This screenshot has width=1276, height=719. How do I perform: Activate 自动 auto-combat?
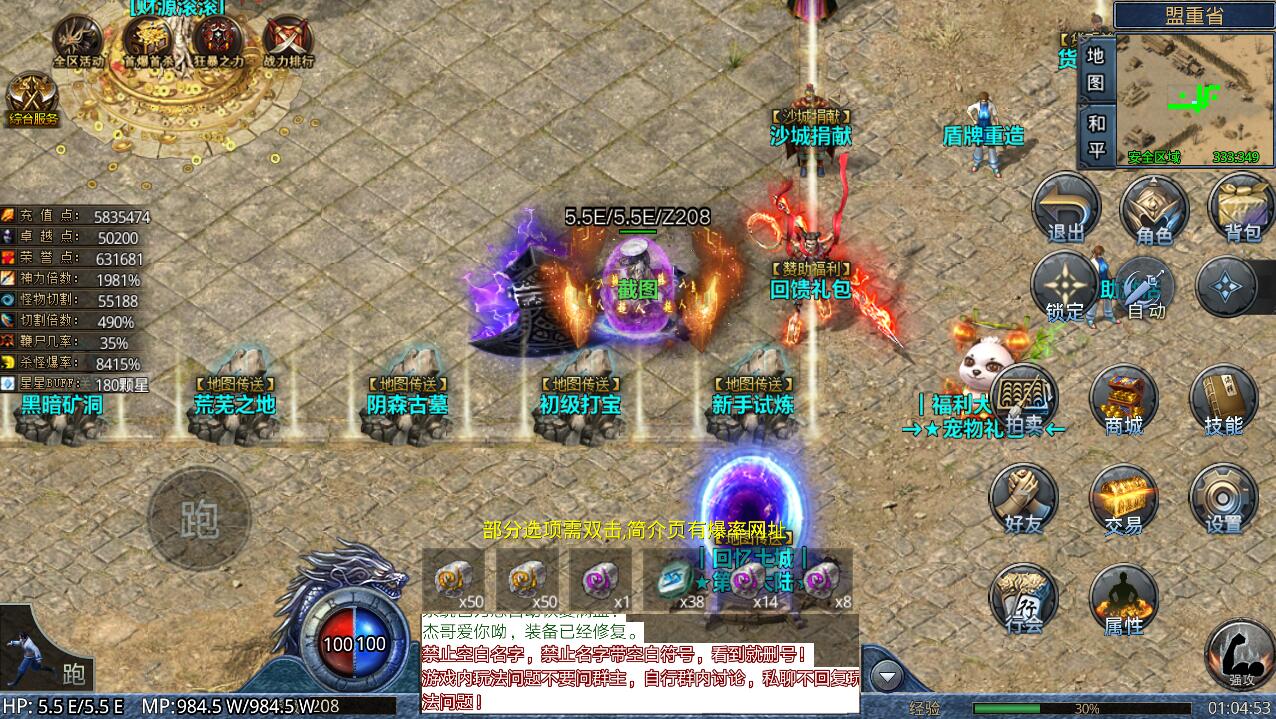1146,287
